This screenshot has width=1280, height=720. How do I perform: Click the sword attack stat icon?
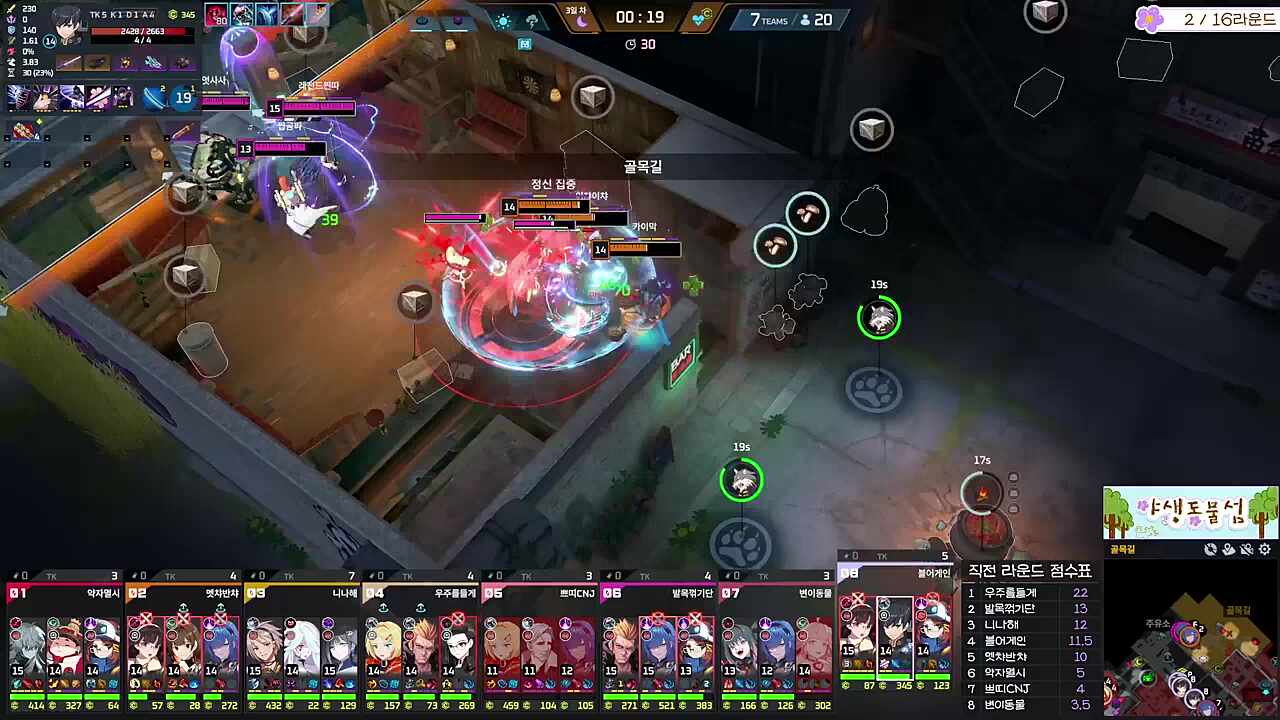11,9
